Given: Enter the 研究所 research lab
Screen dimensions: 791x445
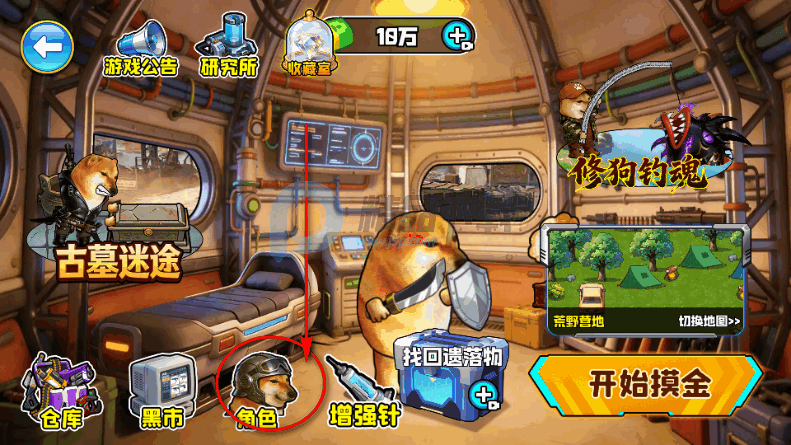Looking at the screenshot, I should 228,47.
